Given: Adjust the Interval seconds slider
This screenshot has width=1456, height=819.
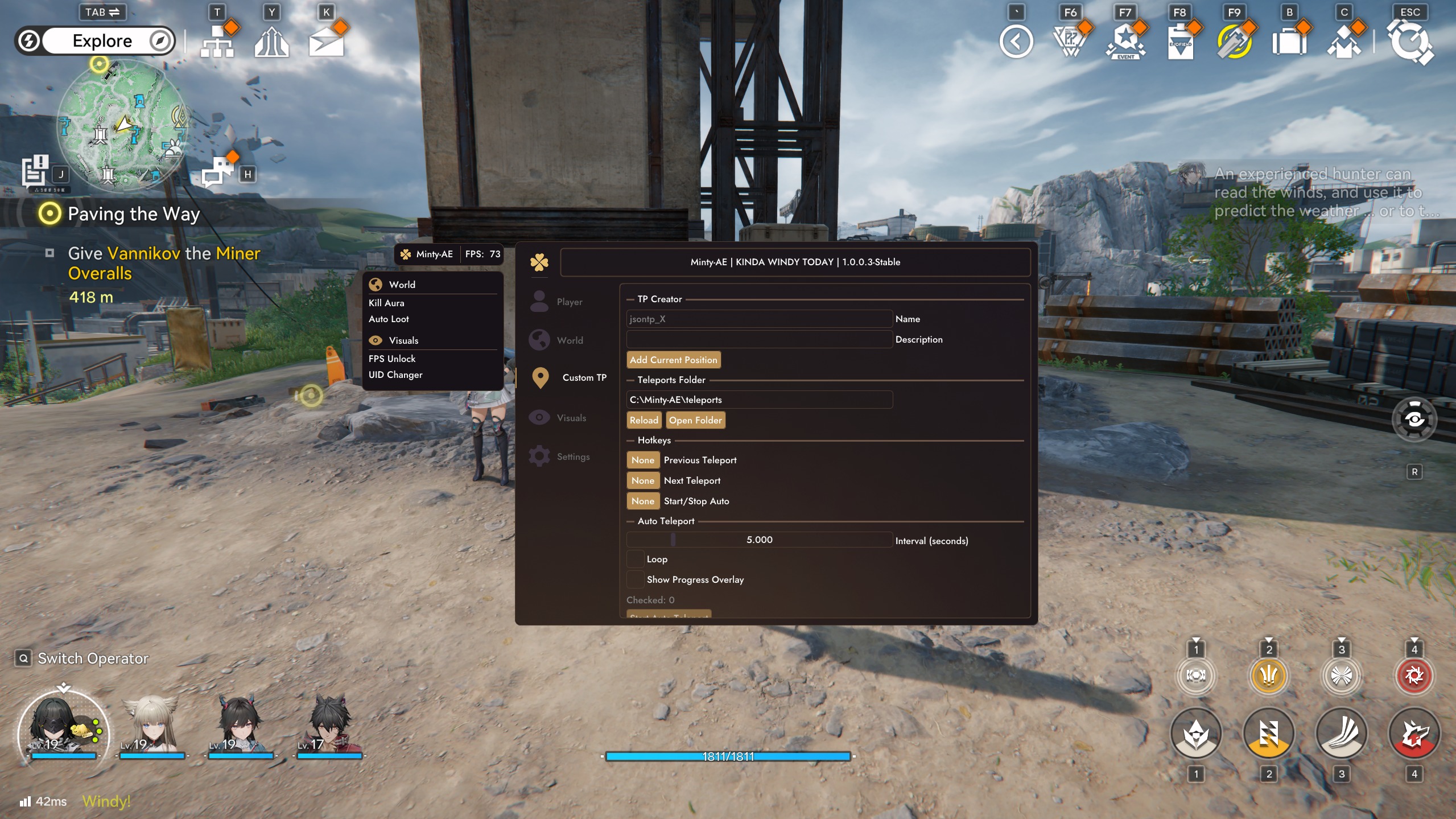Looking at the screenshot, I should pos(758,540).
